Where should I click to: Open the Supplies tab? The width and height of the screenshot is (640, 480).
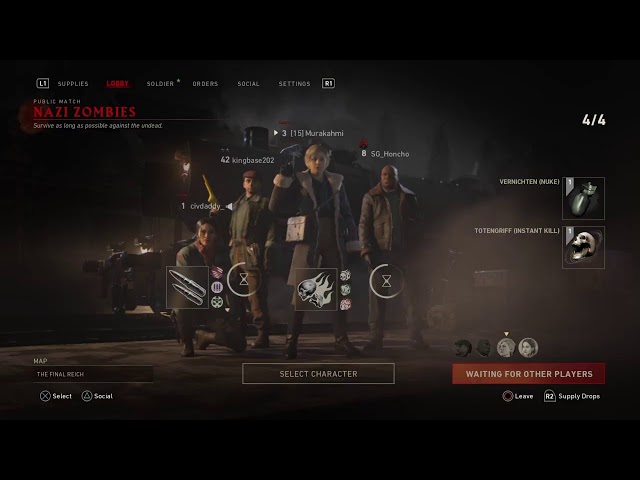[x=73, y=84]
